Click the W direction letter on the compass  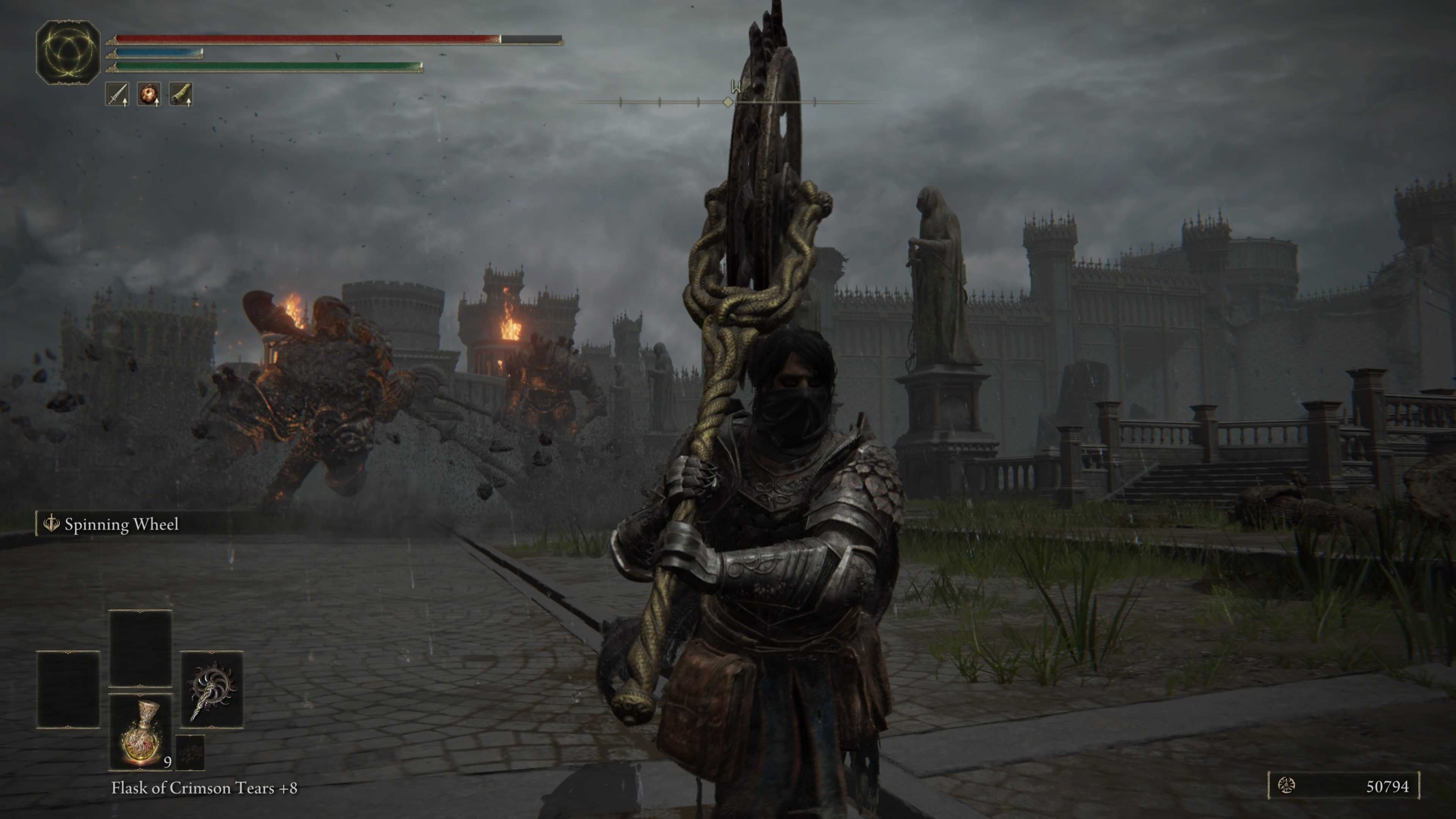(x=735, y=86)
